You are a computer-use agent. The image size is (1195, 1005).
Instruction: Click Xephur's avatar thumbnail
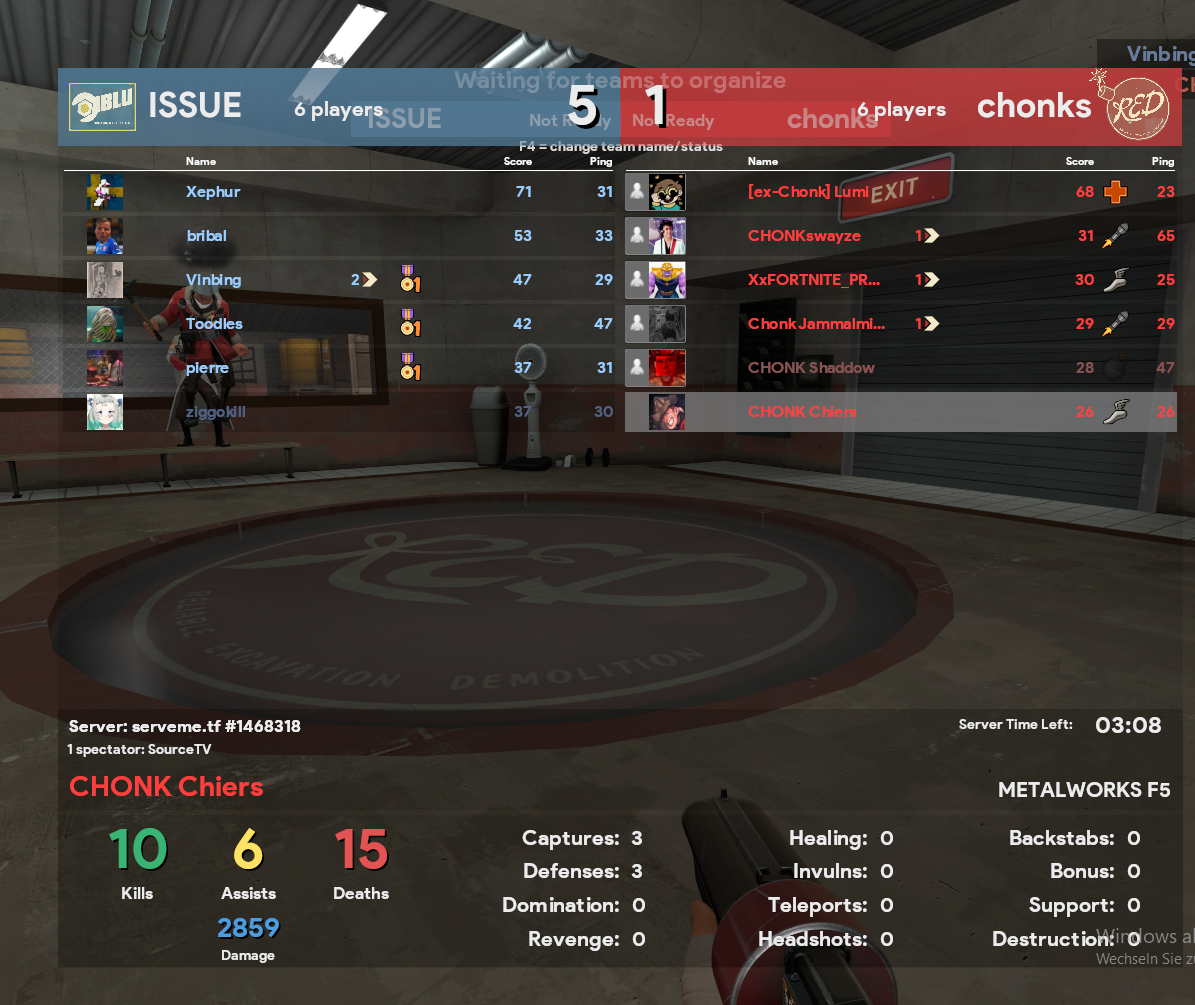click(x=105, y=192)
